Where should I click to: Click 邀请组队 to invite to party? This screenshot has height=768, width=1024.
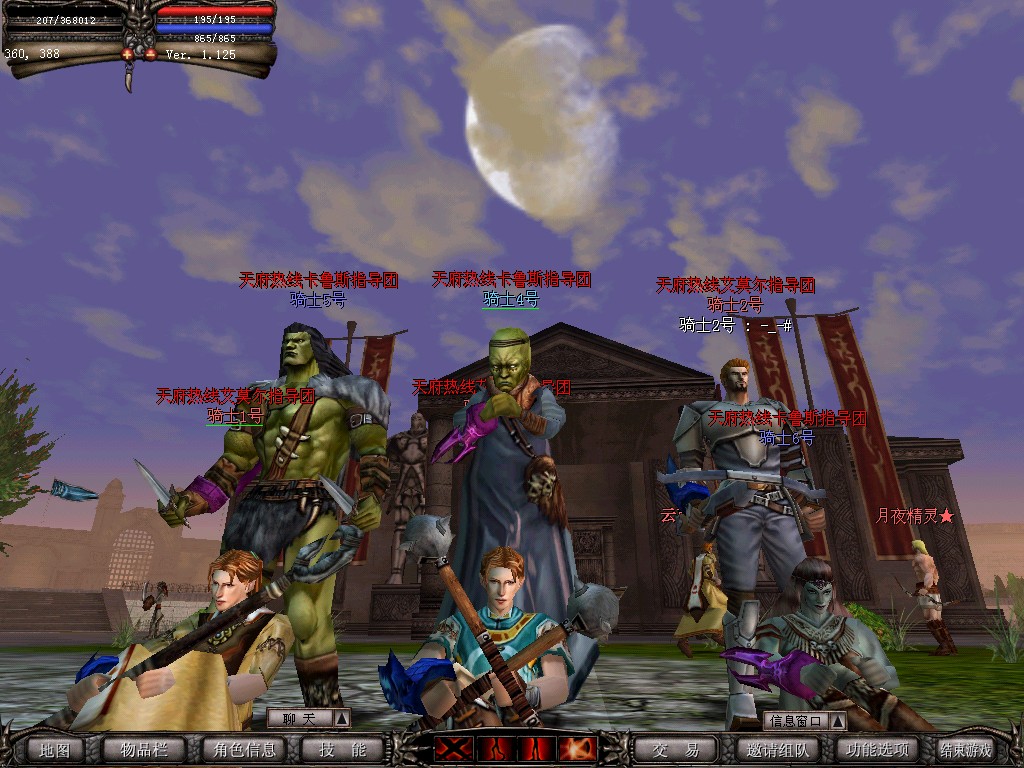click(777, 749)
